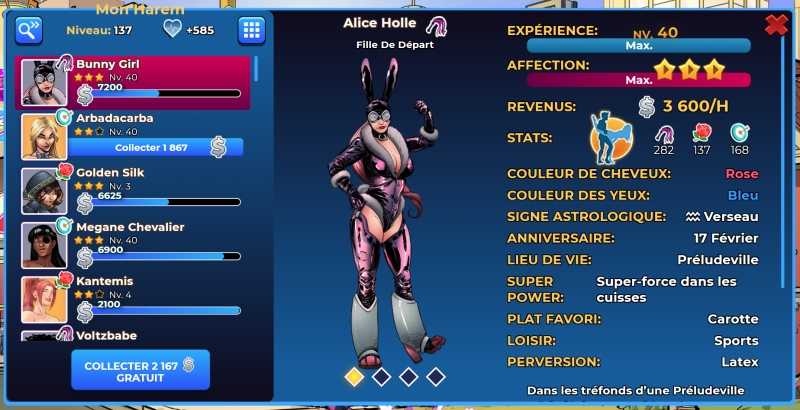The width and height of the screenshot is (800, 410).
Task: Click the blue class stats emblem
Action: click(611, 140)
